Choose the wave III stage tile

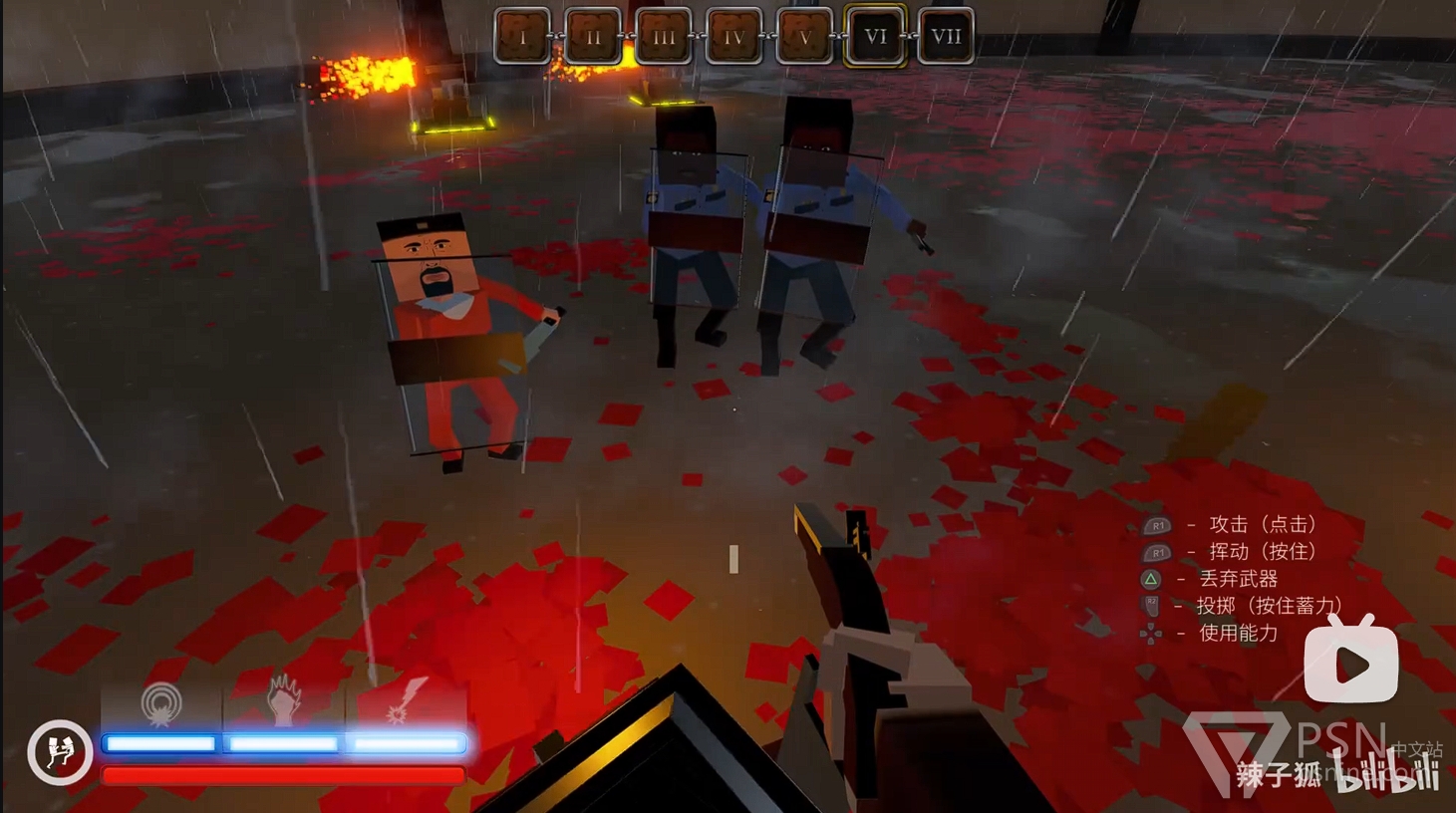tap(664, 37)
